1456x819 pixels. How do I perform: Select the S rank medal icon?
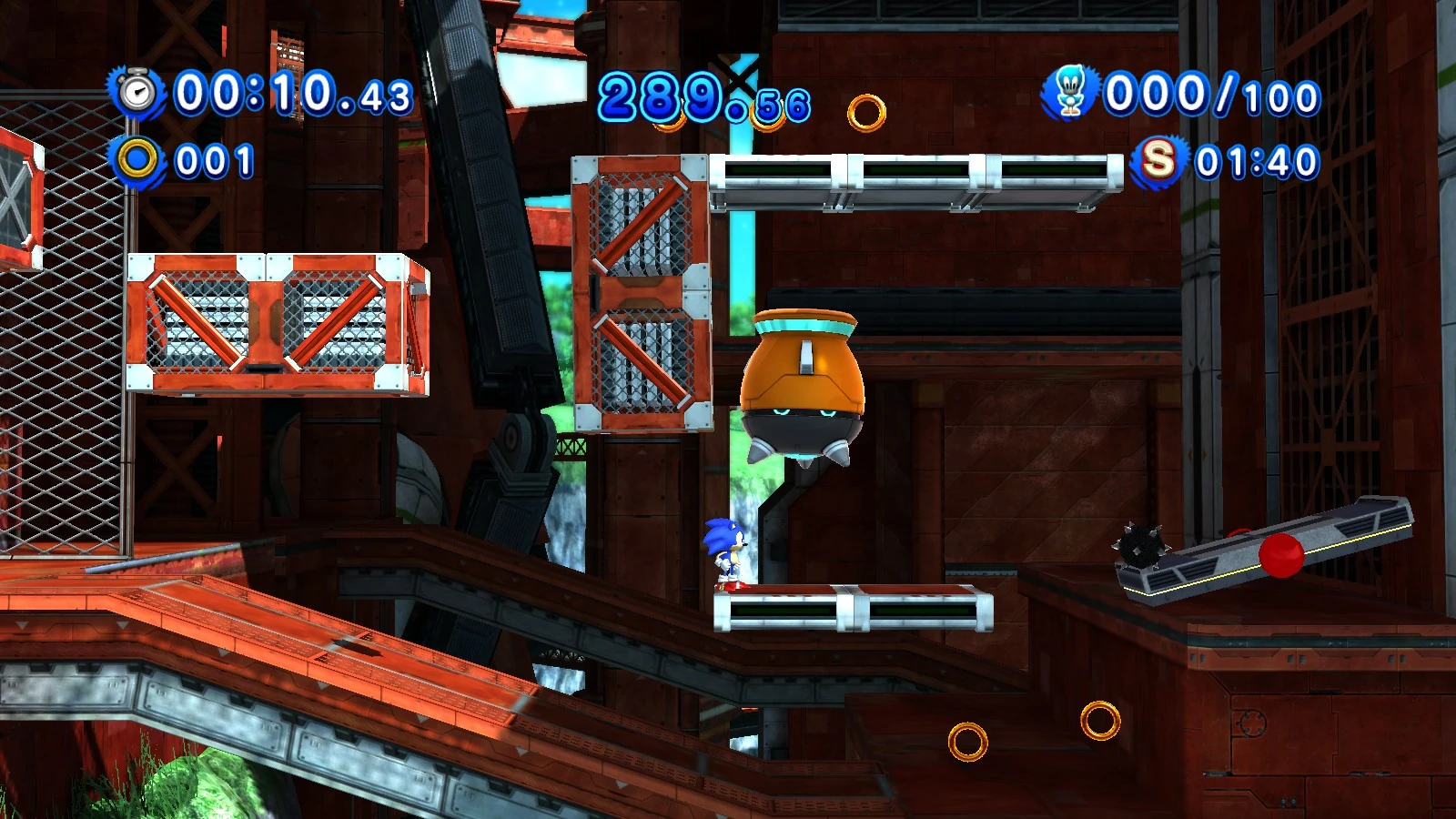coord(1159,161)
